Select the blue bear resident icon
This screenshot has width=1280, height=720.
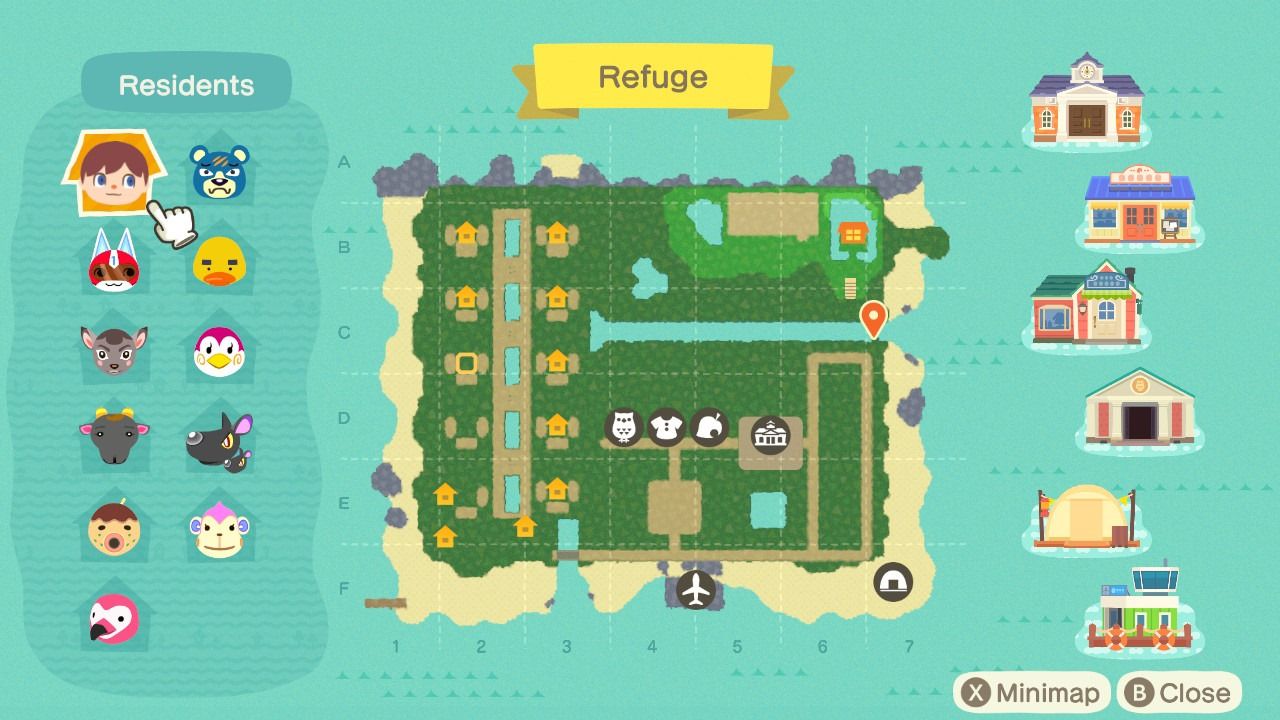(x=219, y=172)
